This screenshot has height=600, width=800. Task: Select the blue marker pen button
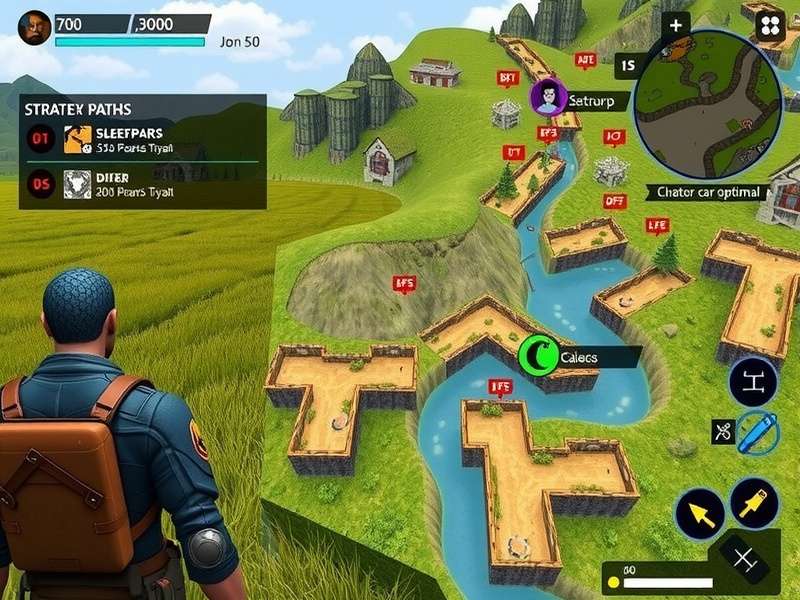[x=758, y=433]
